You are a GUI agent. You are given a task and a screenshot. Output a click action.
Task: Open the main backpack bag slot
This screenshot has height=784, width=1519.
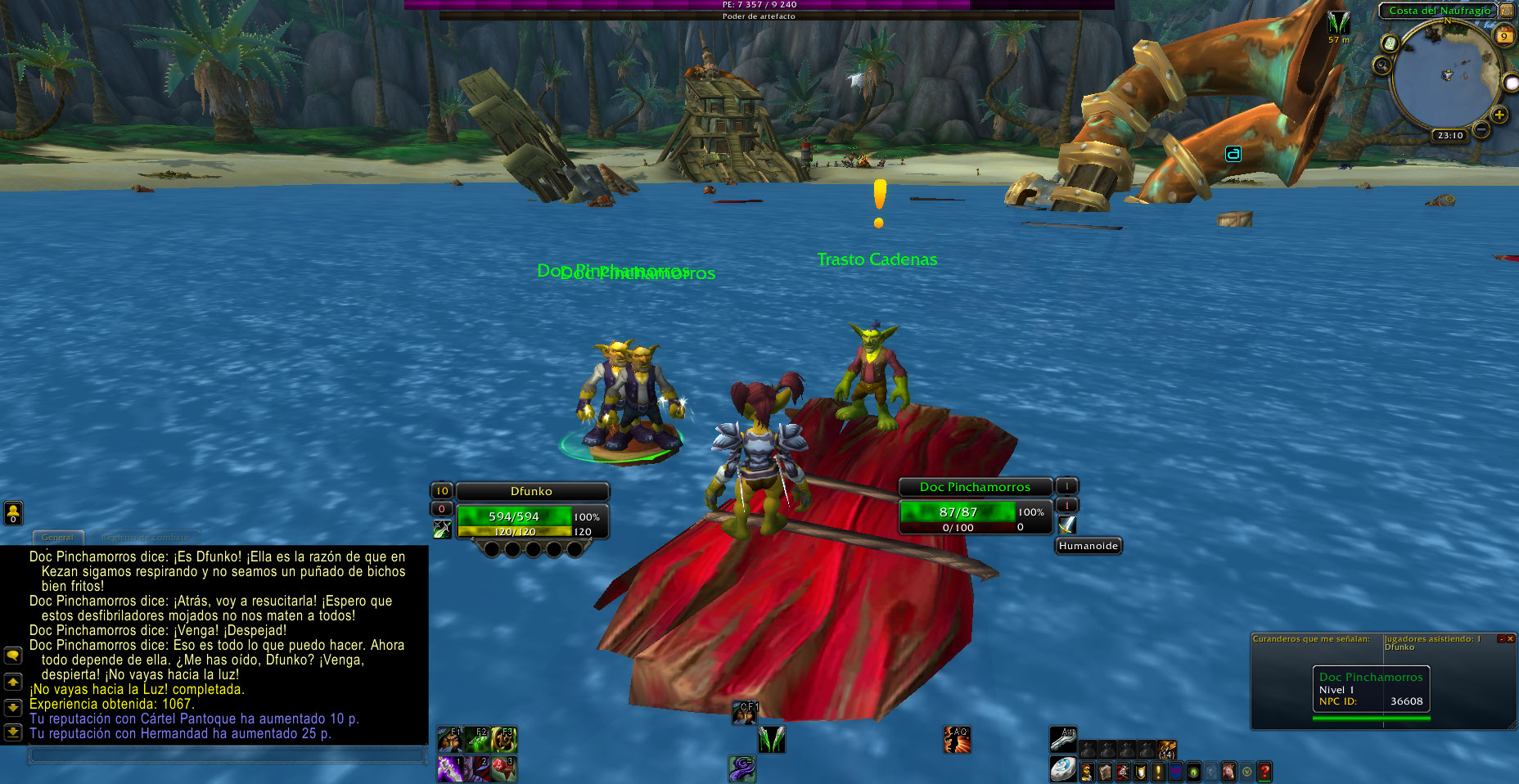coord(1063,770)
